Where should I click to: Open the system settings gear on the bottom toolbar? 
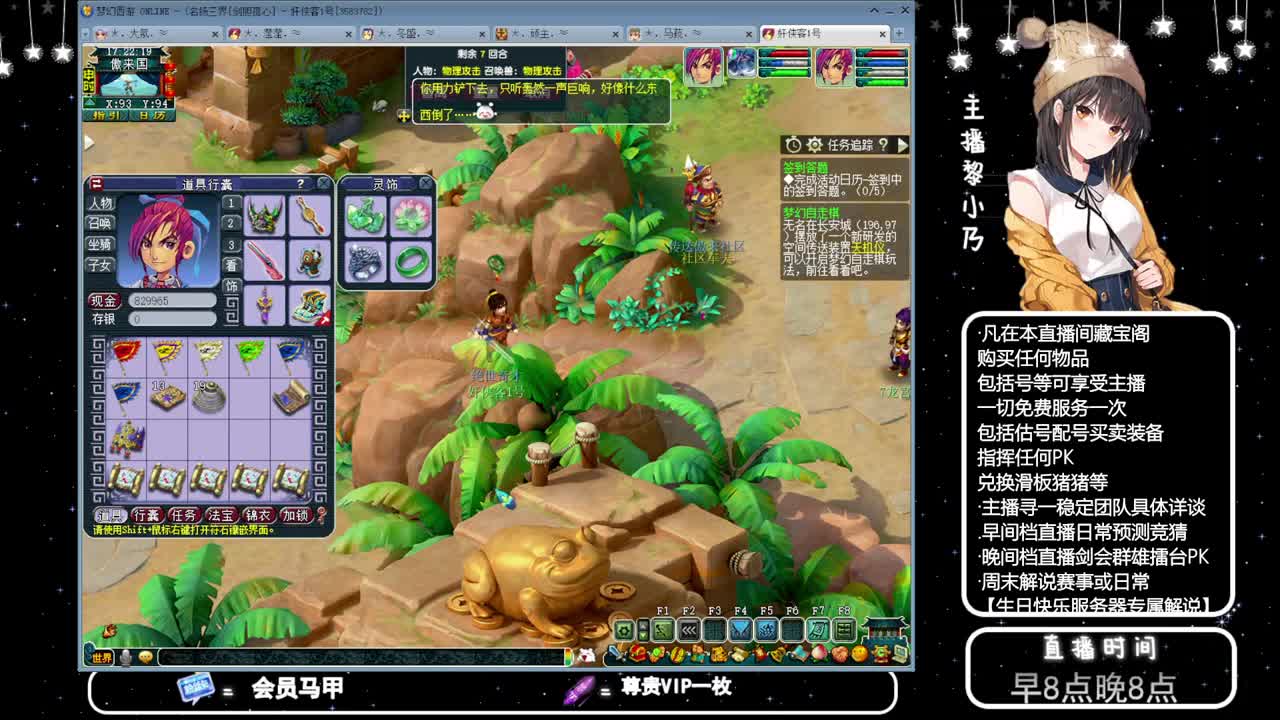click(x=623, y=631)
